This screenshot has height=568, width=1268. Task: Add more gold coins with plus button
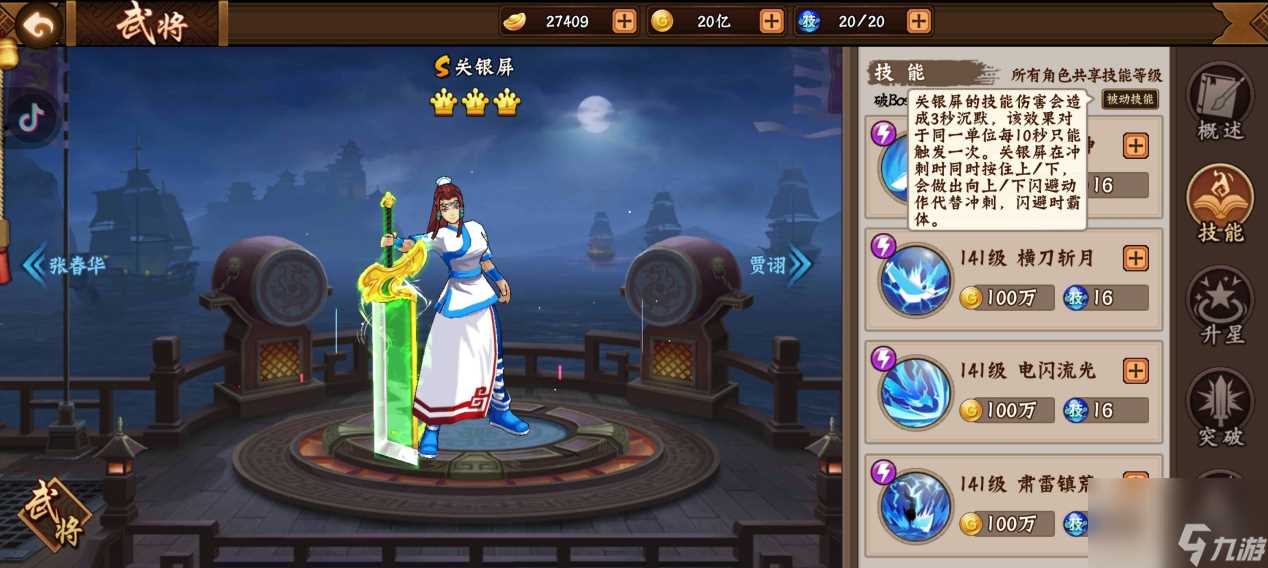pyautogui.click(x=771, y=21)
